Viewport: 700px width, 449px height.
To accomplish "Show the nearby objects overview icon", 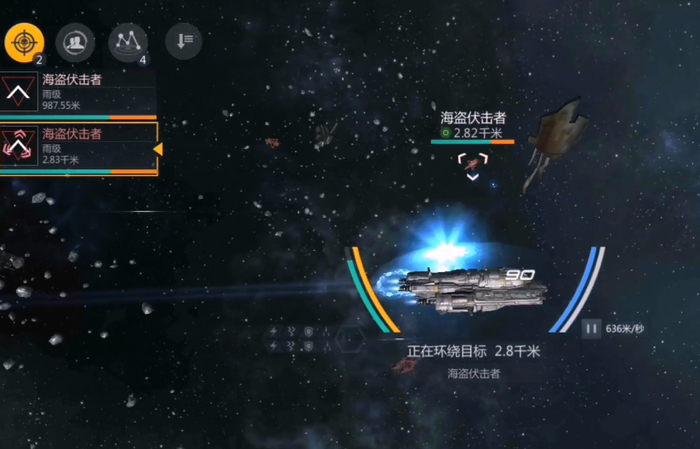I will coord(127,41).
